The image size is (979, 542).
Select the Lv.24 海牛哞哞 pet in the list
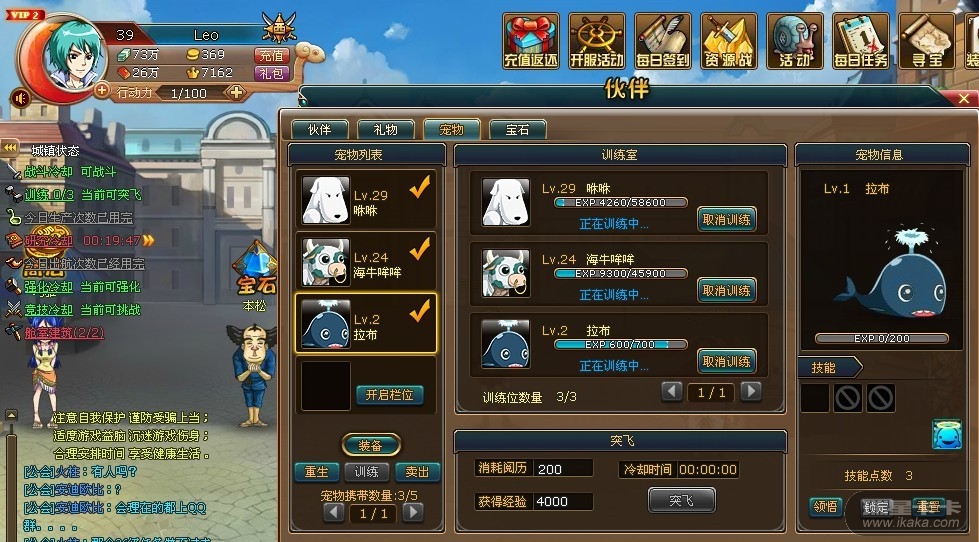(x=366, y=262)
